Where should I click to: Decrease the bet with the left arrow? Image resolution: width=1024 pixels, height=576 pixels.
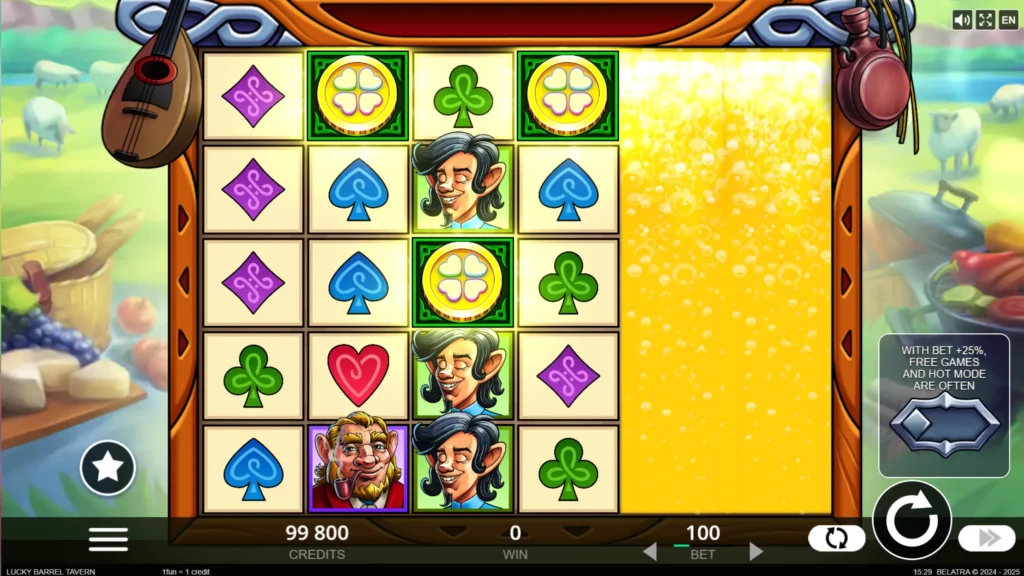coord(649,551)
